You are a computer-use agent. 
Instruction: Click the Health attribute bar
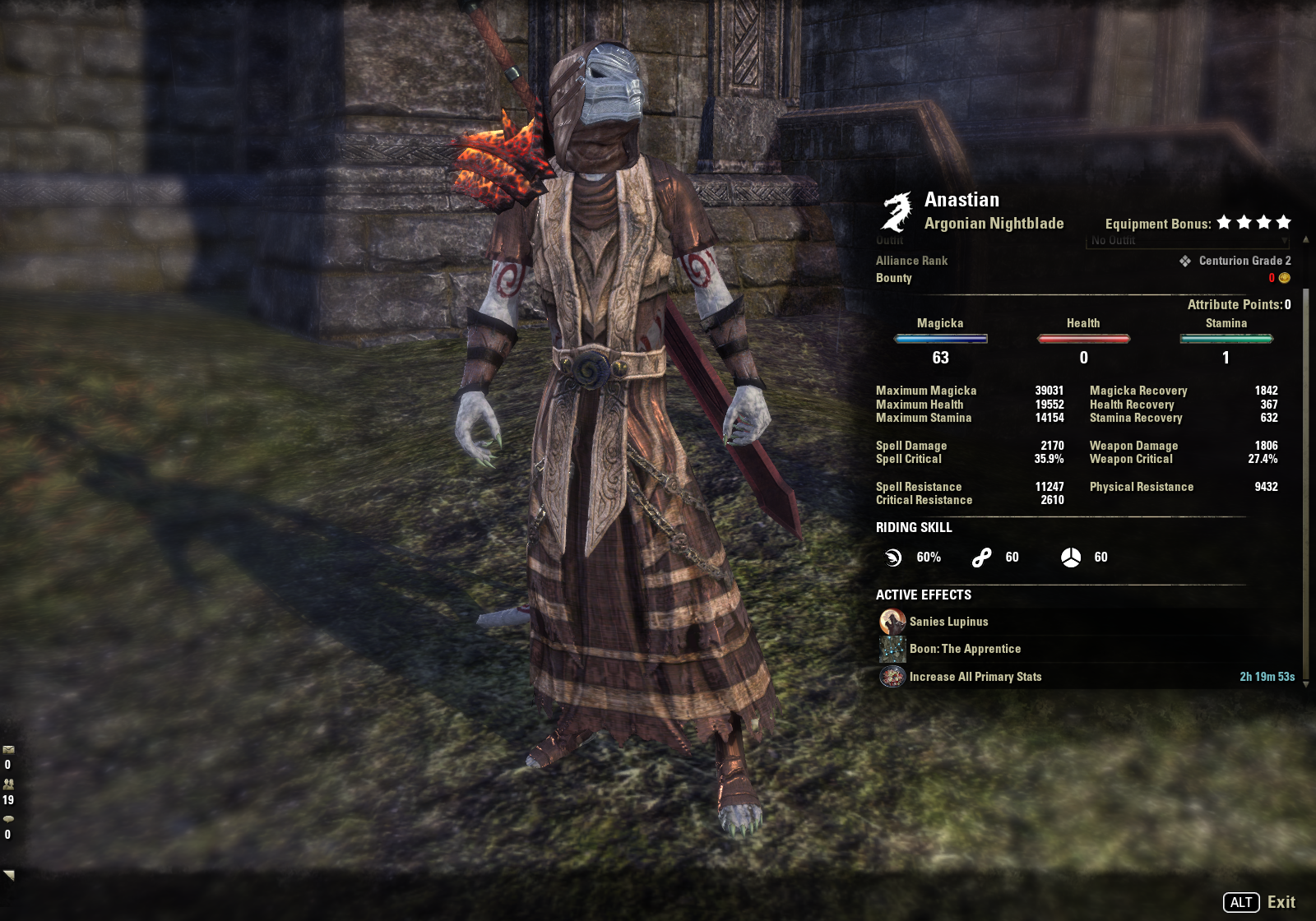pos(1083,339)
